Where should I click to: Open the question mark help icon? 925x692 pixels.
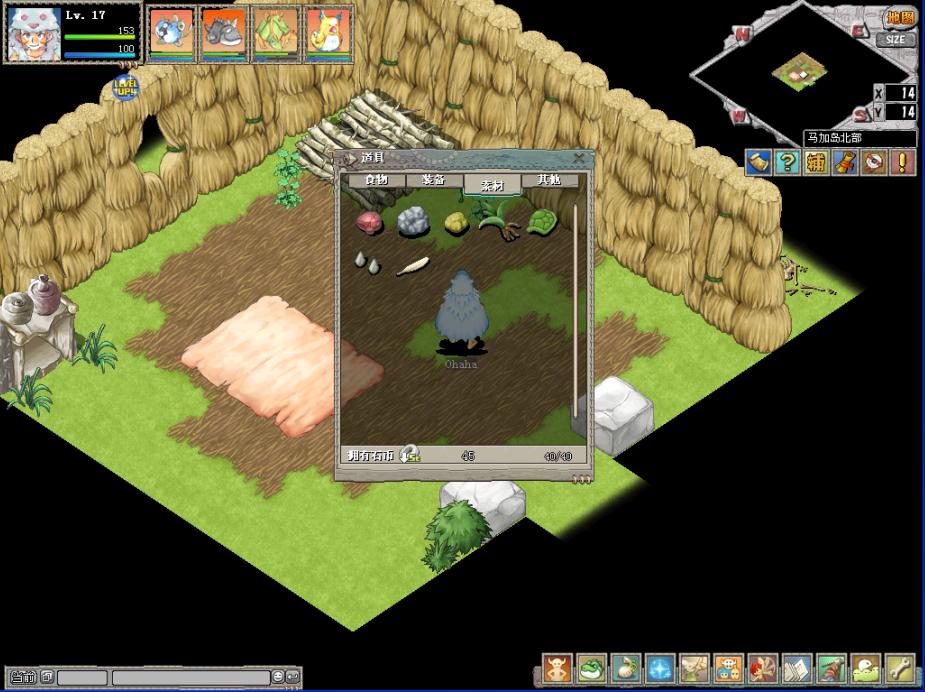click(788, 162)
